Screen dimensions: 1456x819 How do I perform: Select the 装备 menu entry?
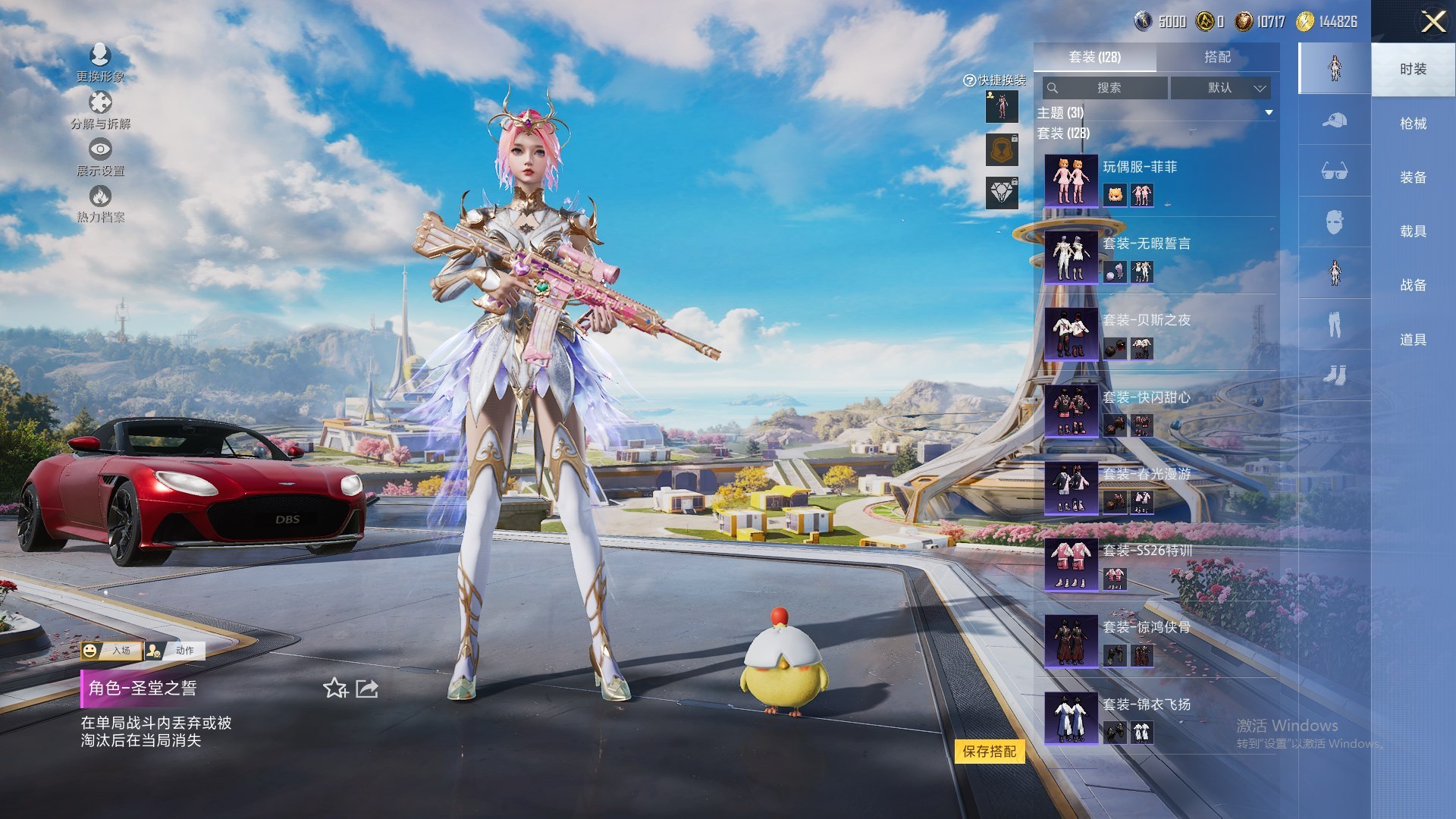coord(1413,177)
